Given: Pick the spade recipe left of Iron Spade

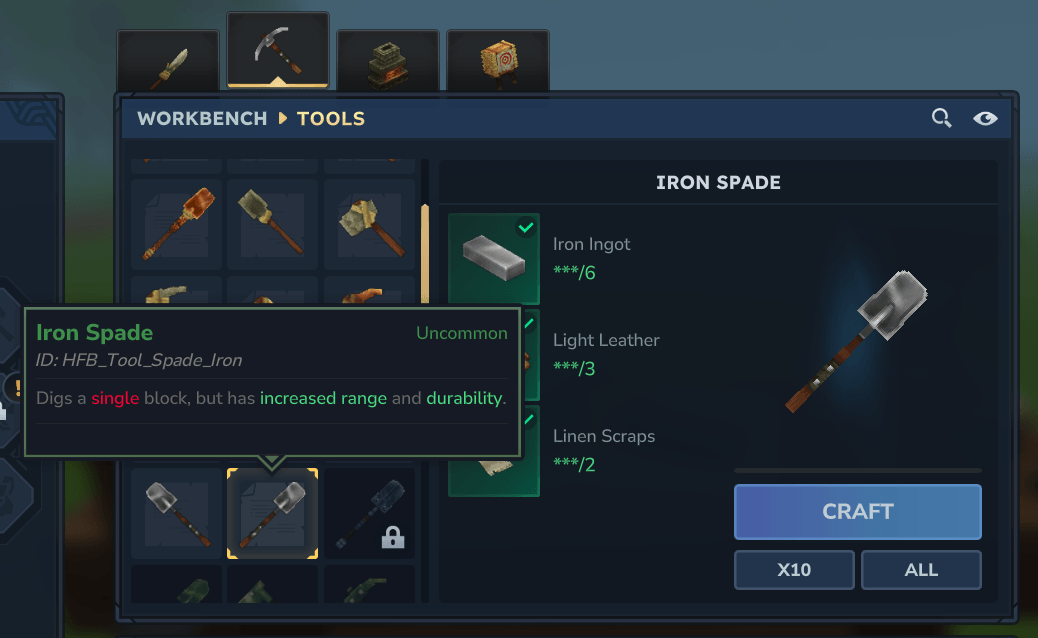Looking at the screenshot, I should click(x=176, y=513).
